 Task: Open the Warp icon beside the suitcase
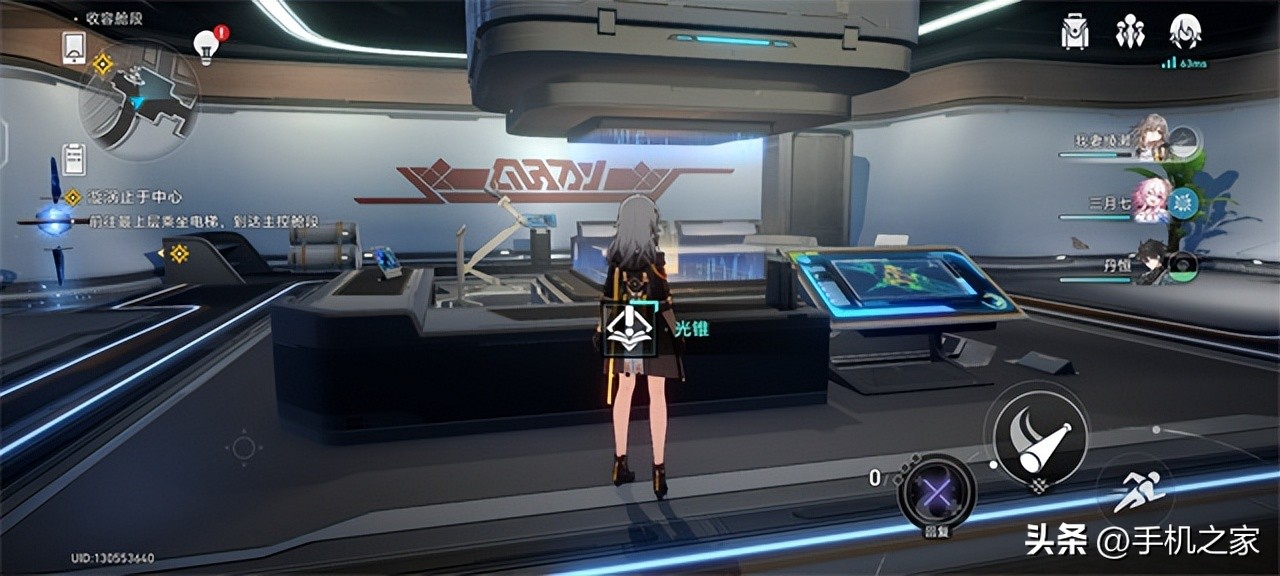[x=1130, y=32]
